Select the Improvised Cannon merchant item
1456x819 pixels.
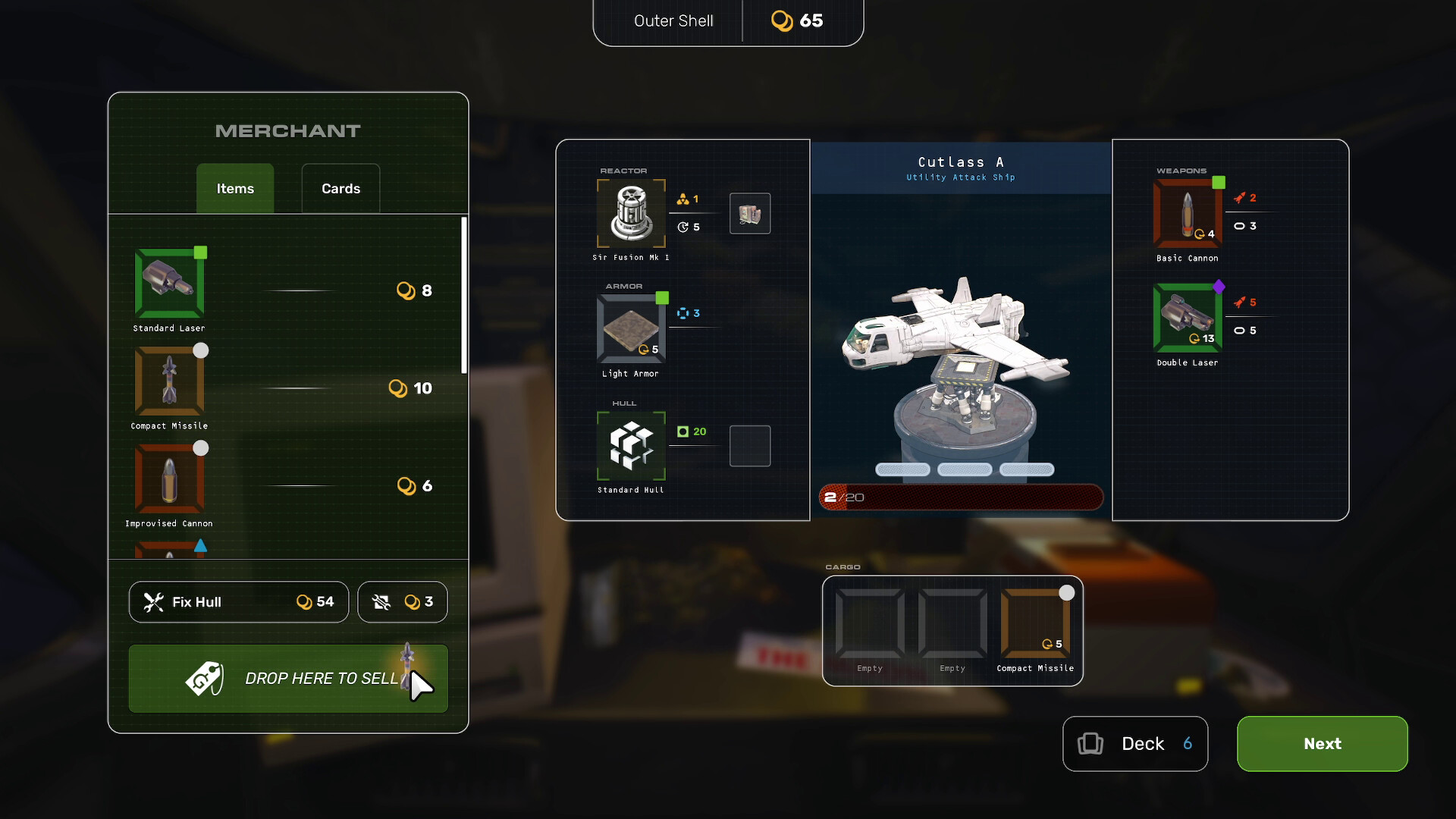[x=169, y=479]
